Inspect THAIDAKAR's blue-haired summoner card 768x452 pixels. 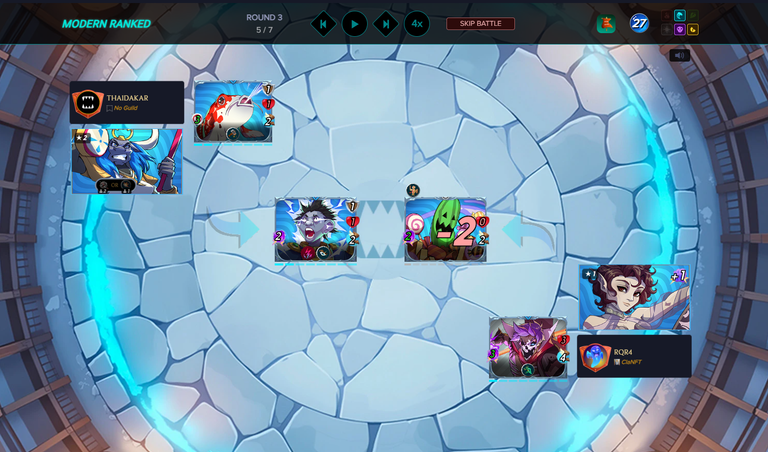126,160
